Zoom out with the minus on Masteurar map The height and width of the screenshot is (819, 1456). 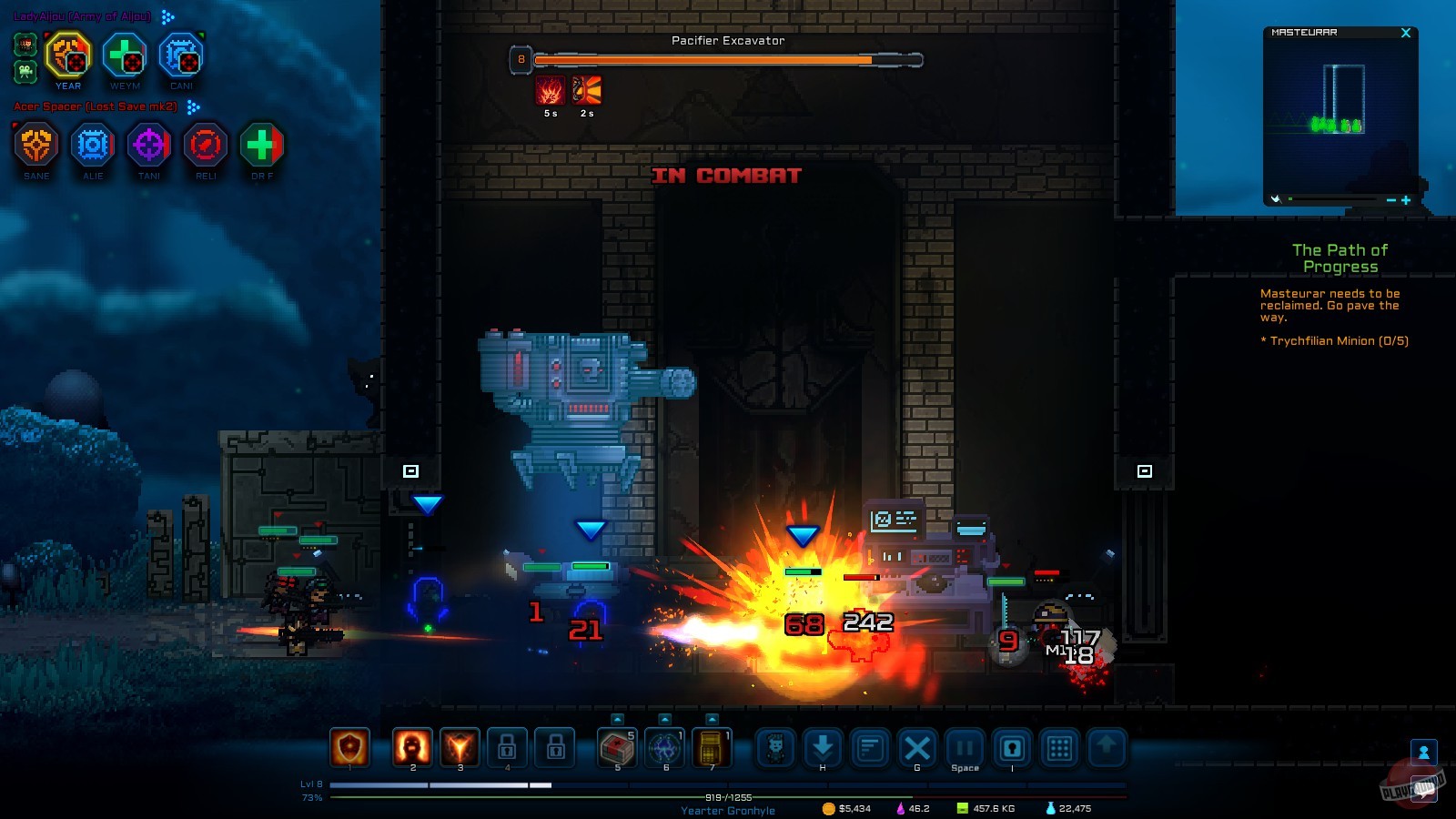tap(1391, 199)
